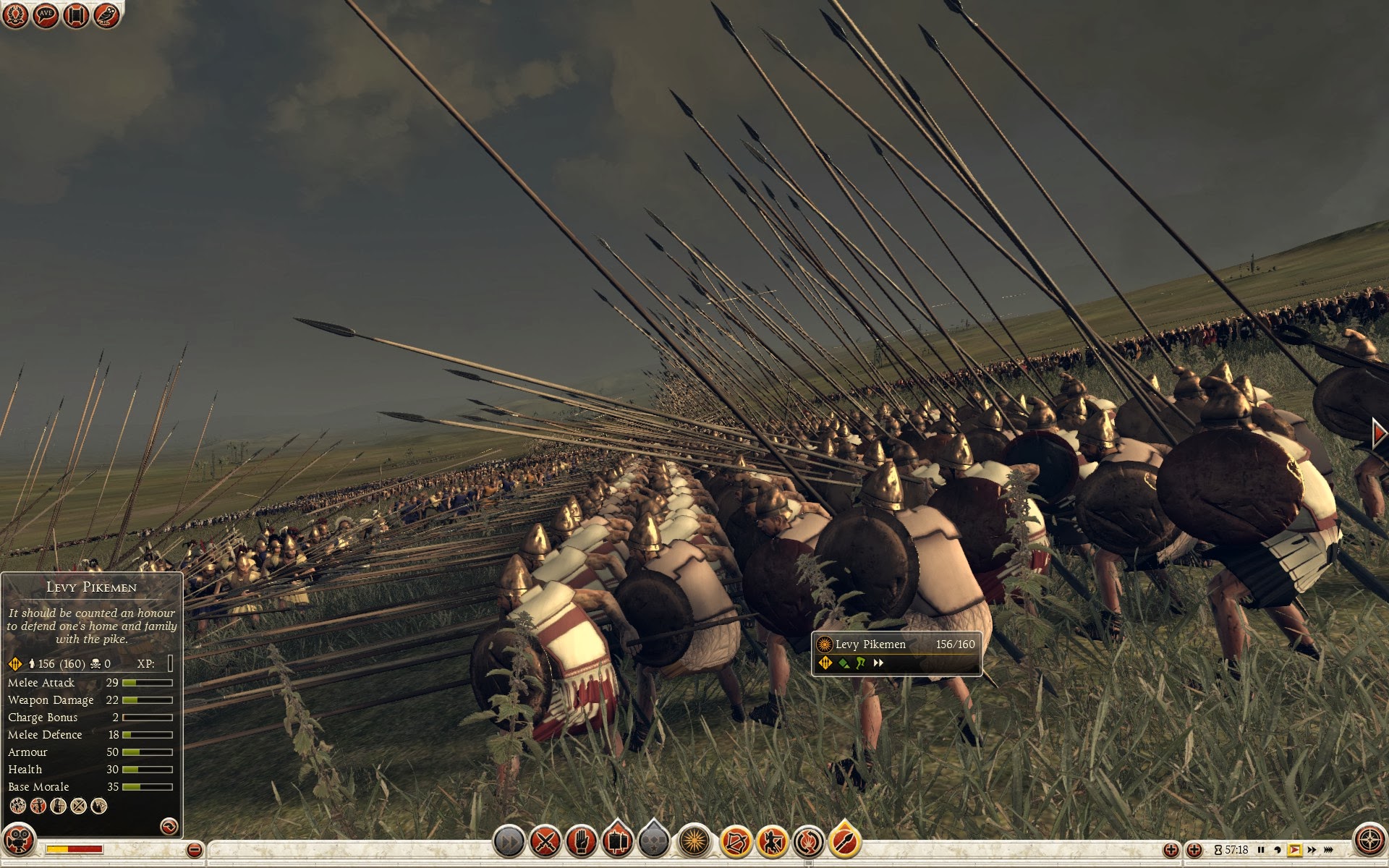Image resolution: width=1389 pixels, height=868 pixels.
Task: Open the laurel wreath menu button
Action: (16, 15)
